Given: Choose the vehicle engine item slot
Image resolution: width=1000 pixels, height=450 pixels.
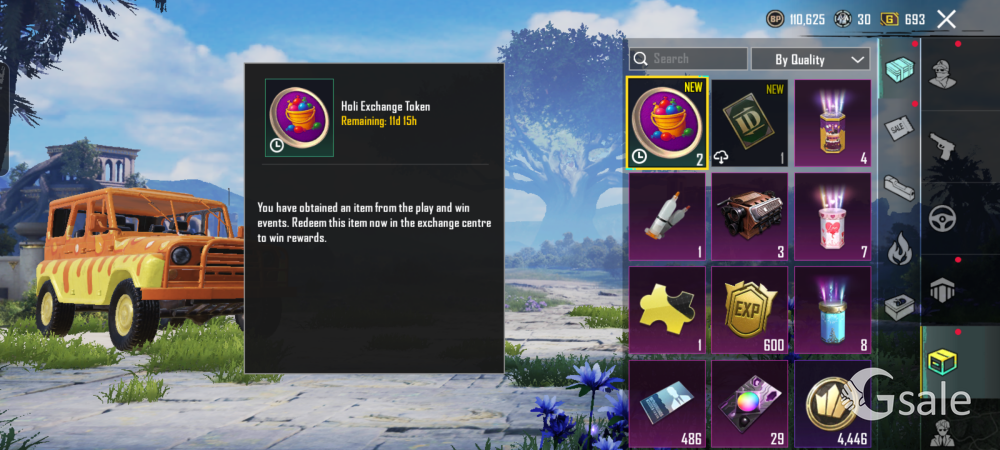Looking at the screenshot, I should (x=750, y=216).
